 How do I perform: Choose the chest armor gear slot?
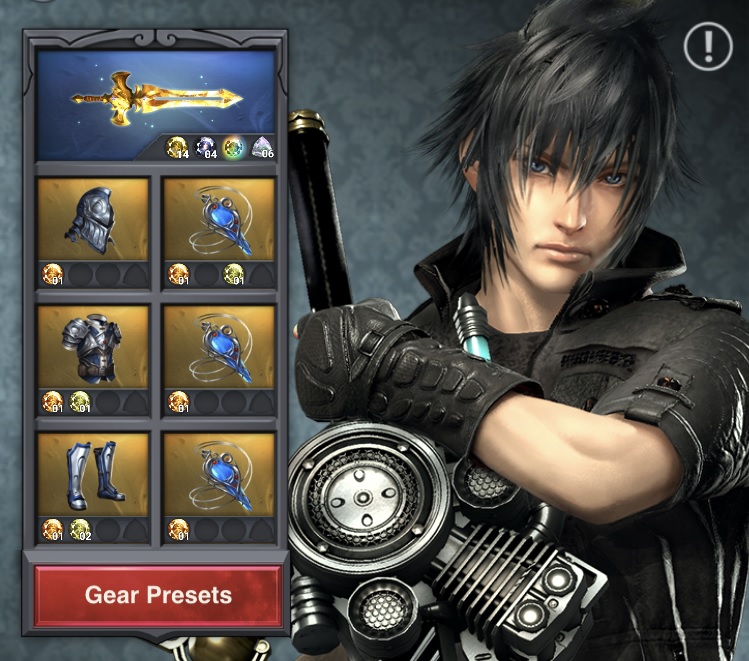click(94, 348)
